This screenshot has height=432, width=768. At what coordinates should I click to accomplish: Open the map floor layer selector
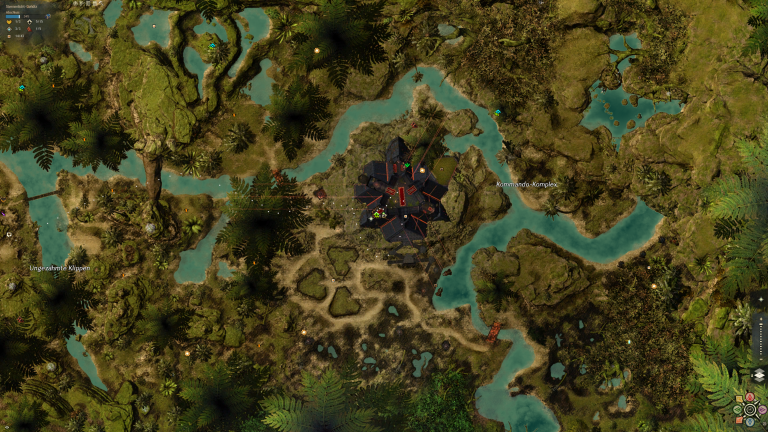(759, 375)
